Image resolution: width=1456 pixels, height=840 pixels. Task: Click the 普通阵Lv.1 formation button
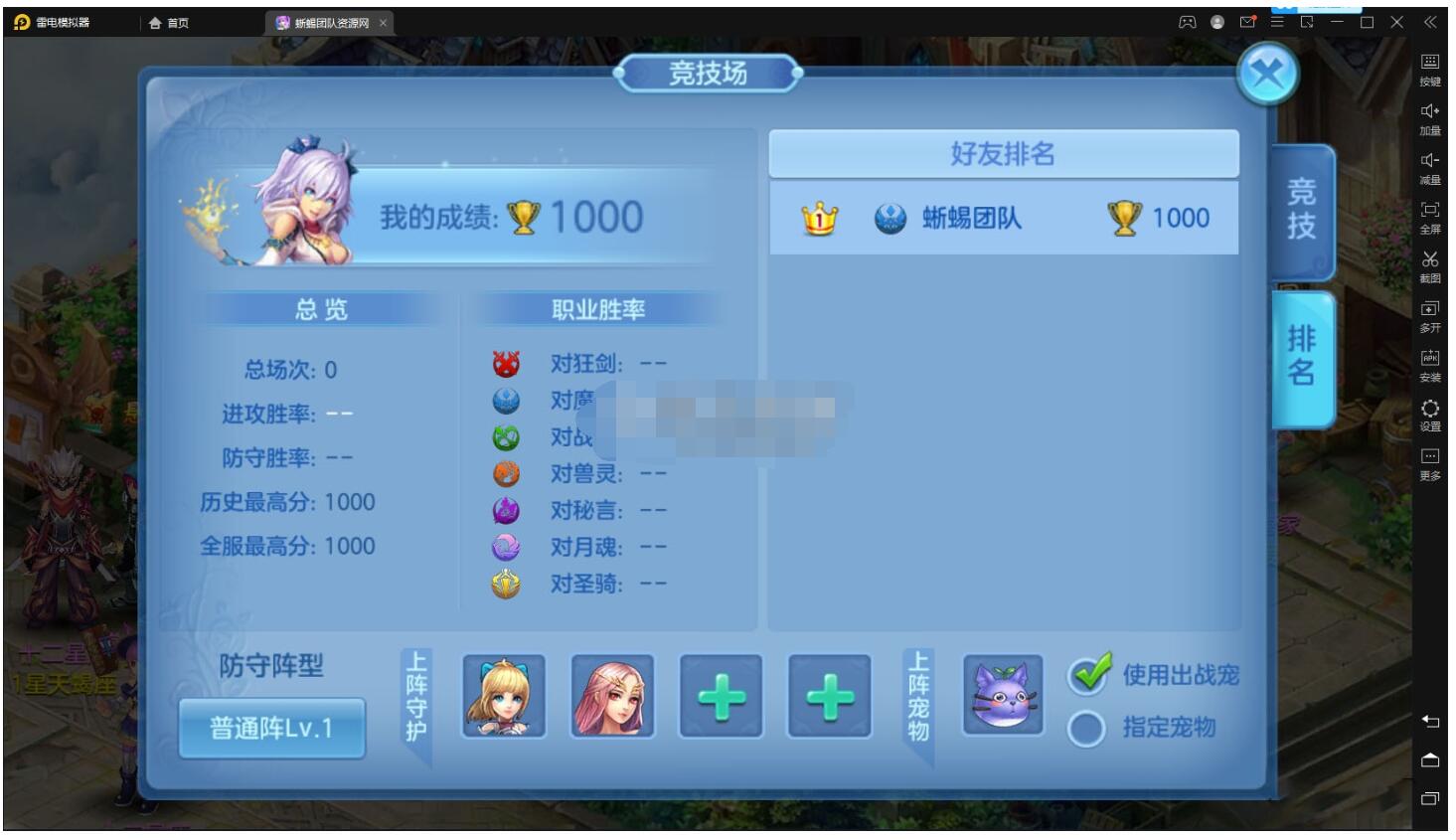tap(272, 727)
